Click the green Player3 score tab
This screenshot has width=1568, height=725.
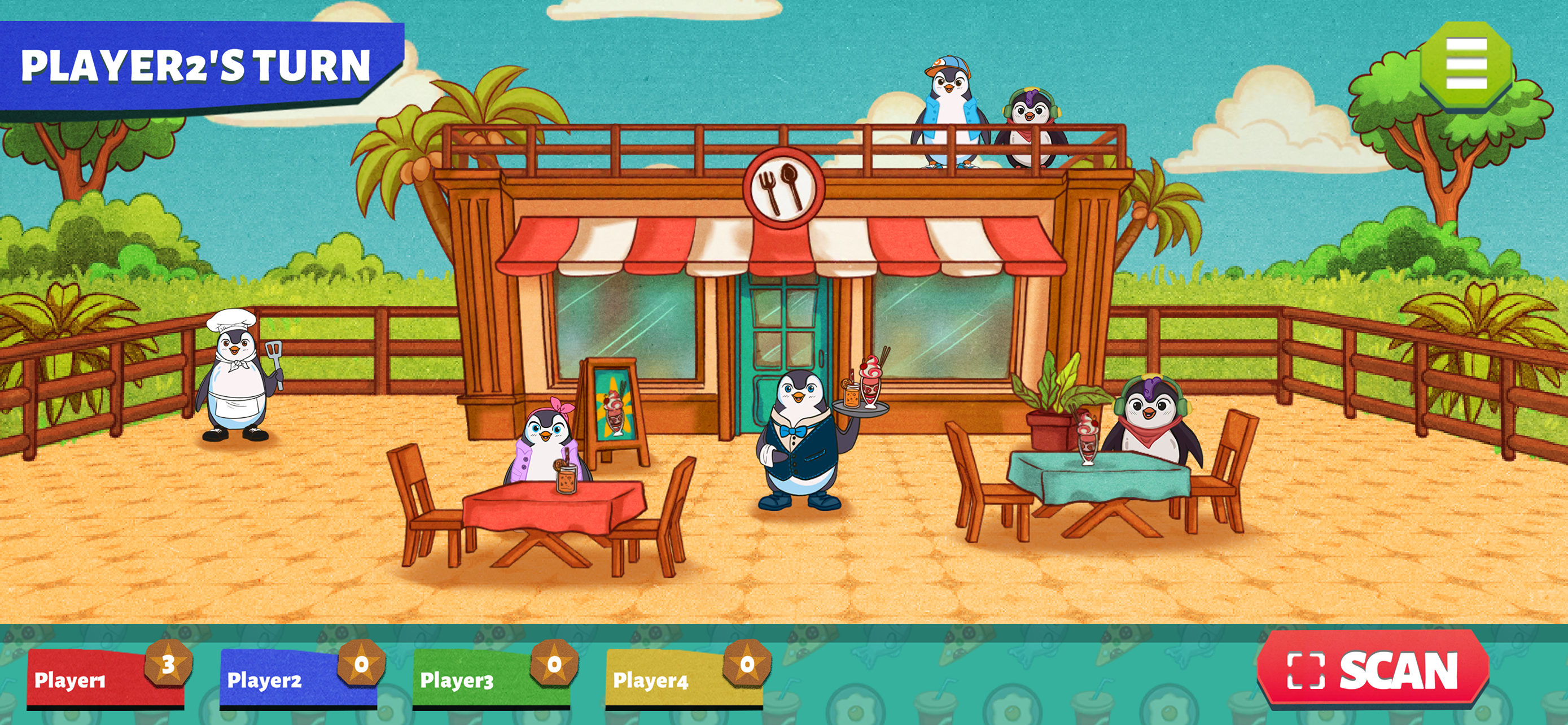coord(490,679)
